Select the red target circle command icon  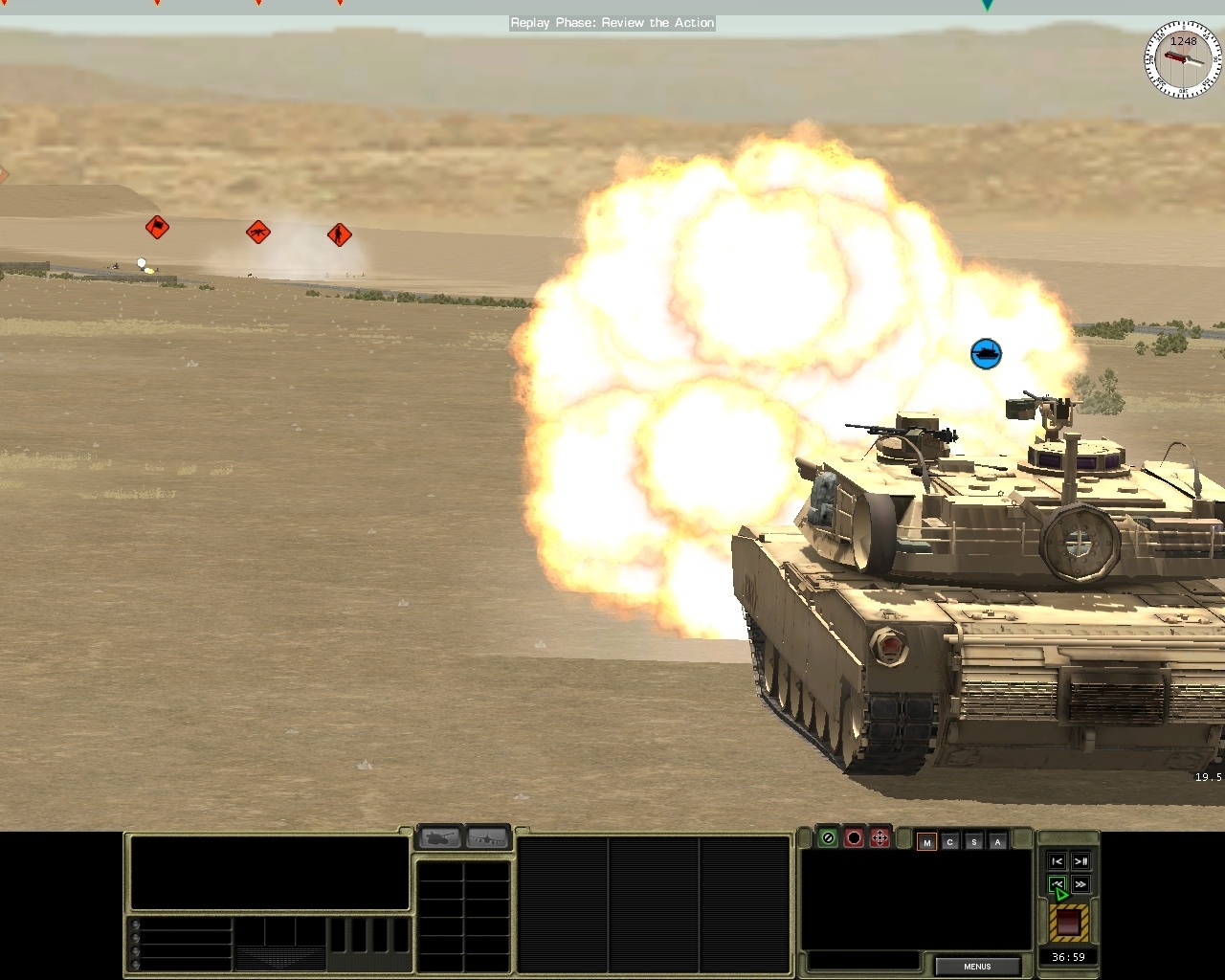(853, 838)
